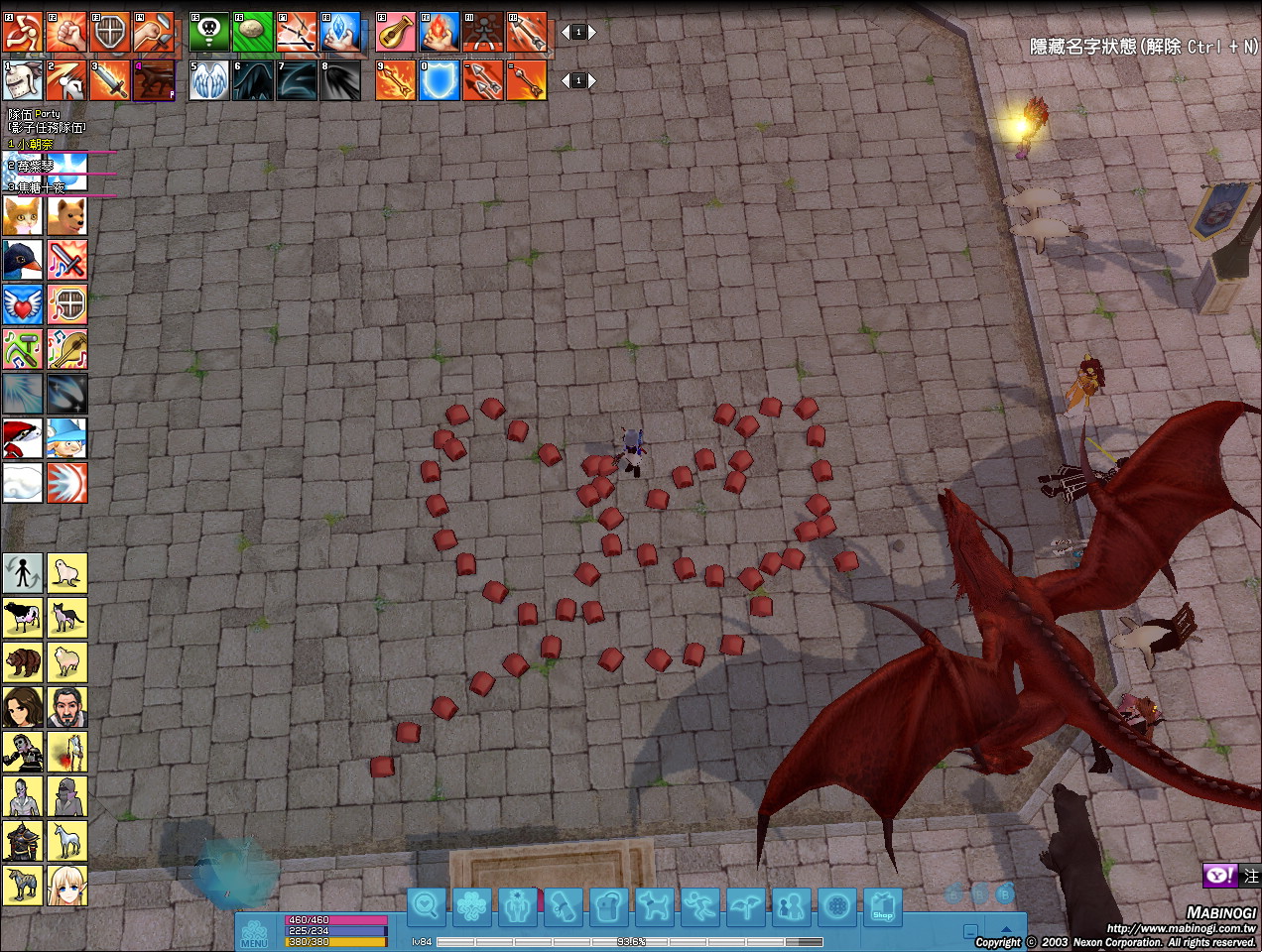Open the backpack inventory icon
Image resolution: width=1262 pixels, height=952 pixels.
[x=609, y=906]
